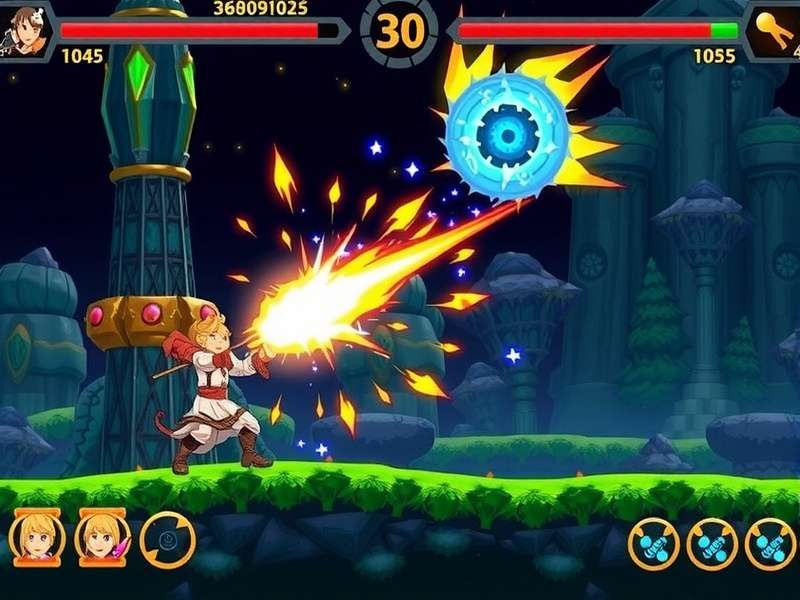The height and width of the screenshot is (600, 800).
Task: Activate the dark round smiley-face ability
Action: click(167, 540)
